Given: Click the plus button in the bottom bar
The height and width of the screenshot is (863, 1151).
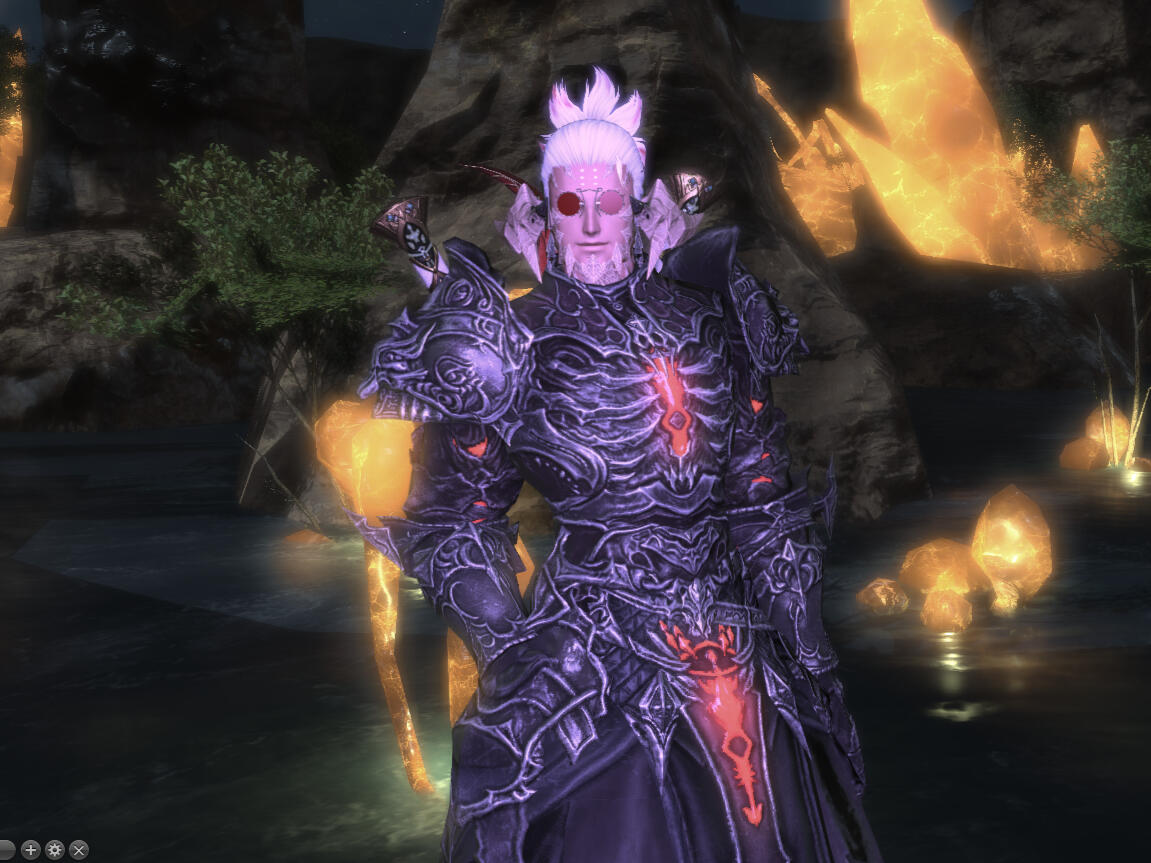Looking at the screenshot, I should click(x=30, y=850).
